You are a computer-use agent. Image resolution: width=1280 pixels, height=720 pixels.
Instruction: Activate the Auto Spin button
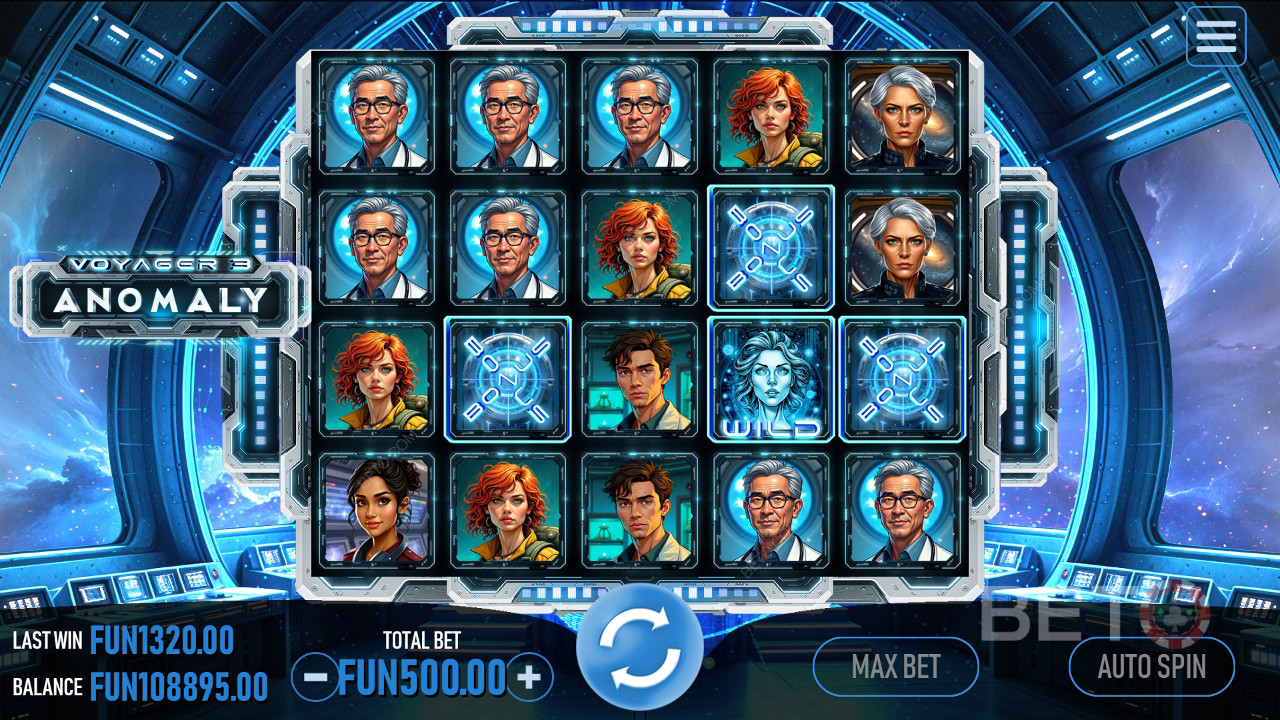tap(1152, 666)
